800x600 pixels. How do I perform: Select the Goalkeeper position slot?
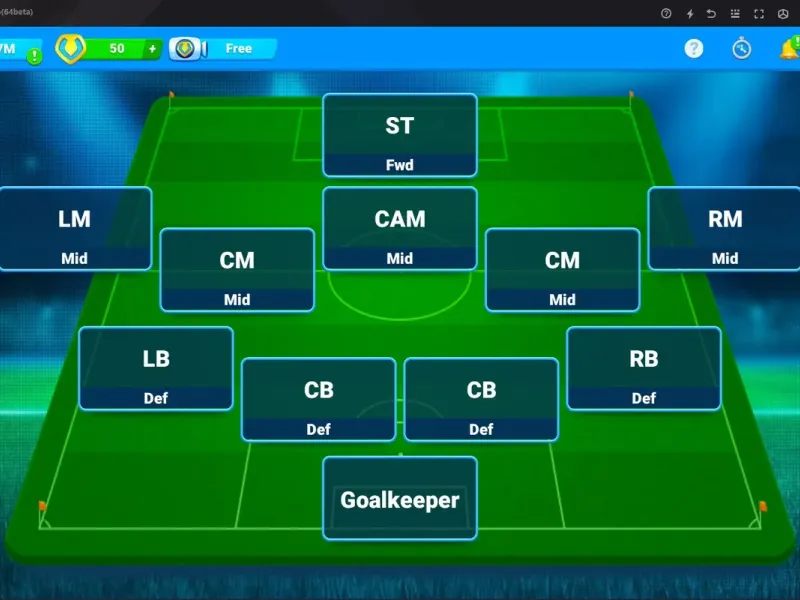pos(400,498)
